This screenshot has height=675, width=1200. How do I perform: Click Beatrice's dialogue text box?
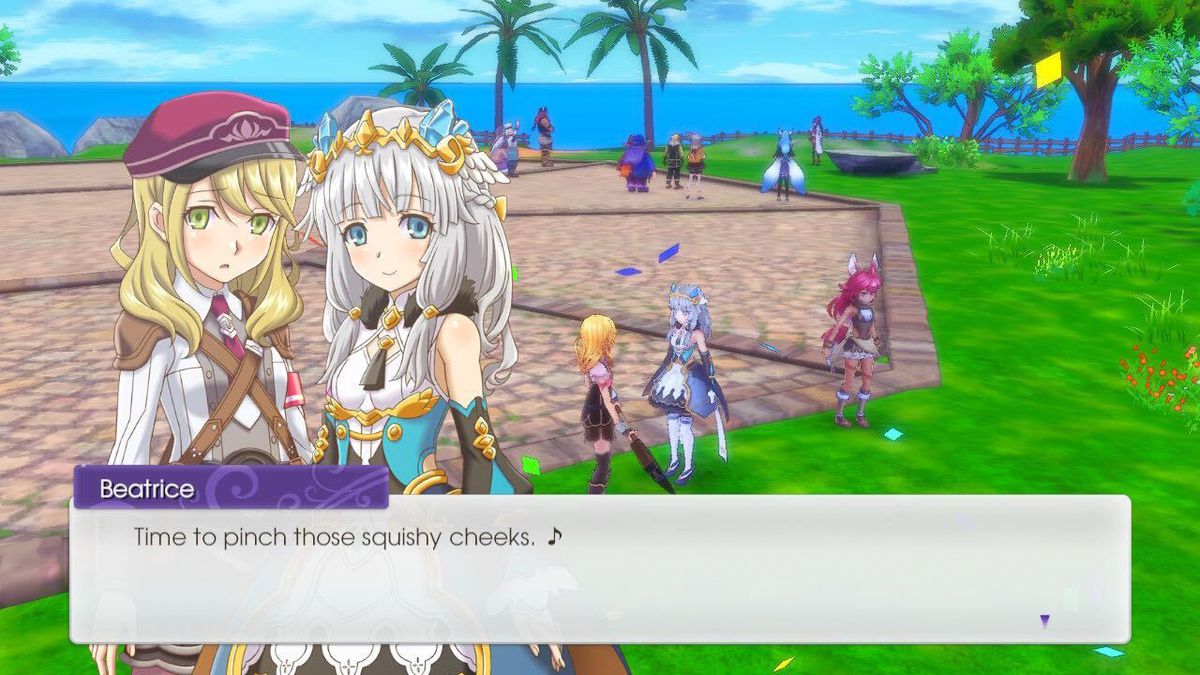[x=600, y=568]
